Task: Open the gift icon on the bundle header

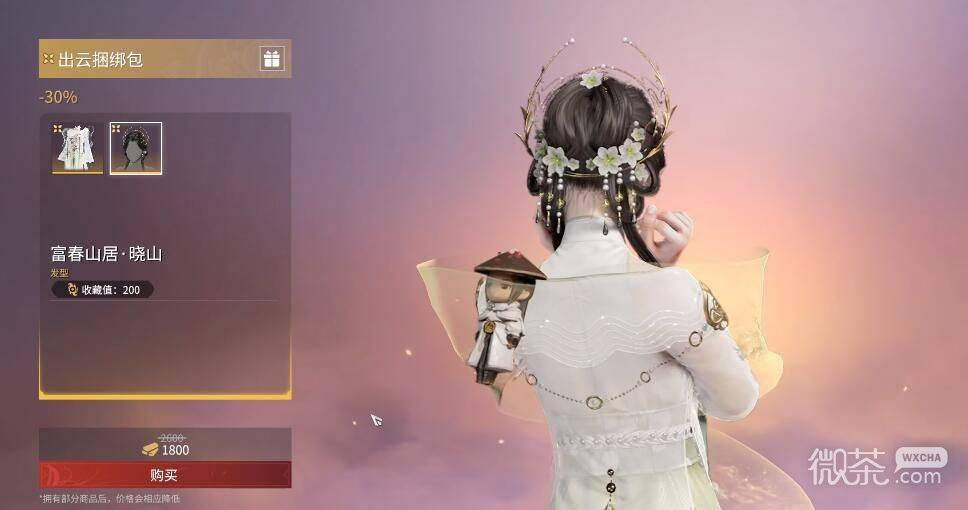Action: pos(272,59)
